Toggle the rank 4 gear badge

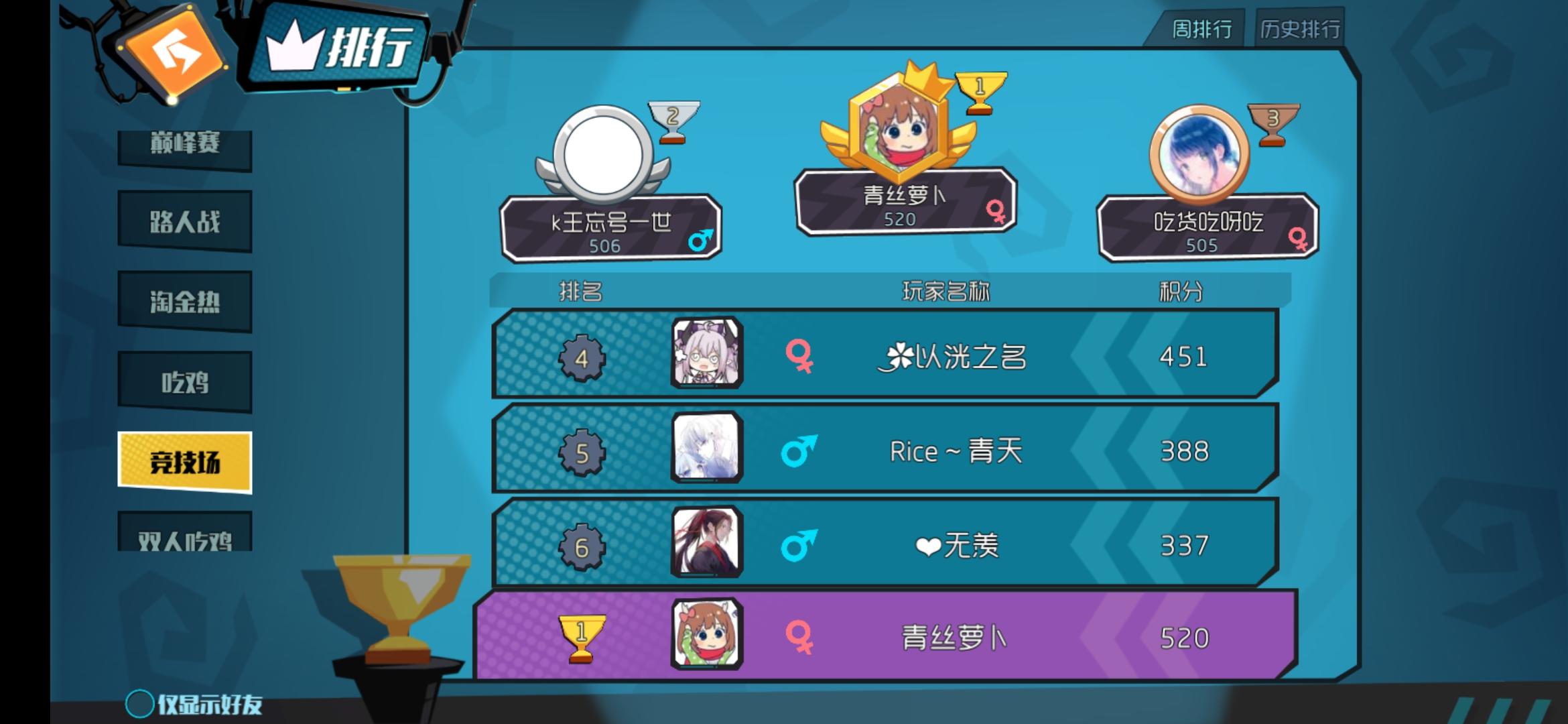click(582, 359)
